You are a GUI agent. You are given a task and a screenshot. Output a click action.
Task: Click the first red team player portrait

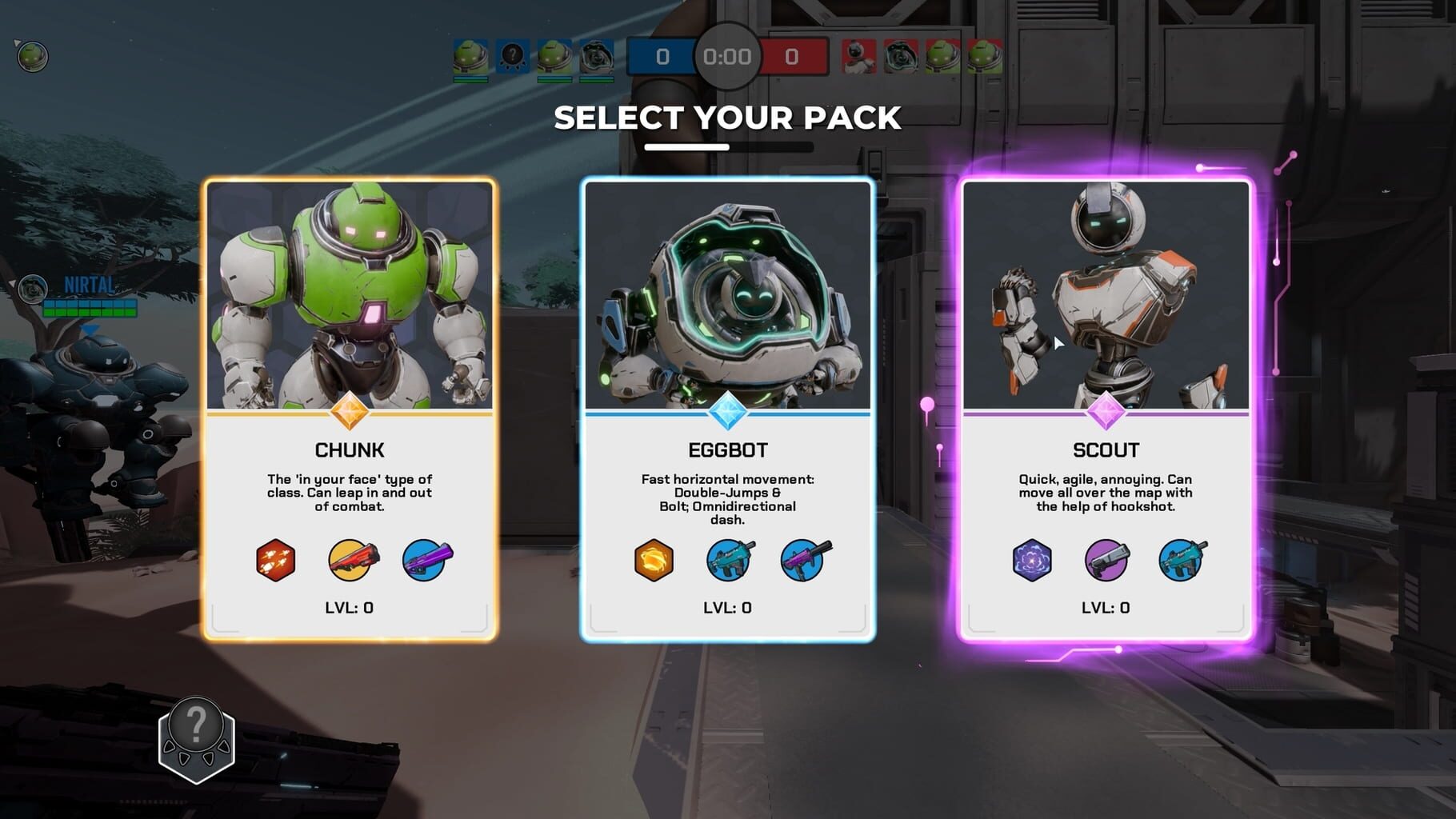[x=862, y=56]
